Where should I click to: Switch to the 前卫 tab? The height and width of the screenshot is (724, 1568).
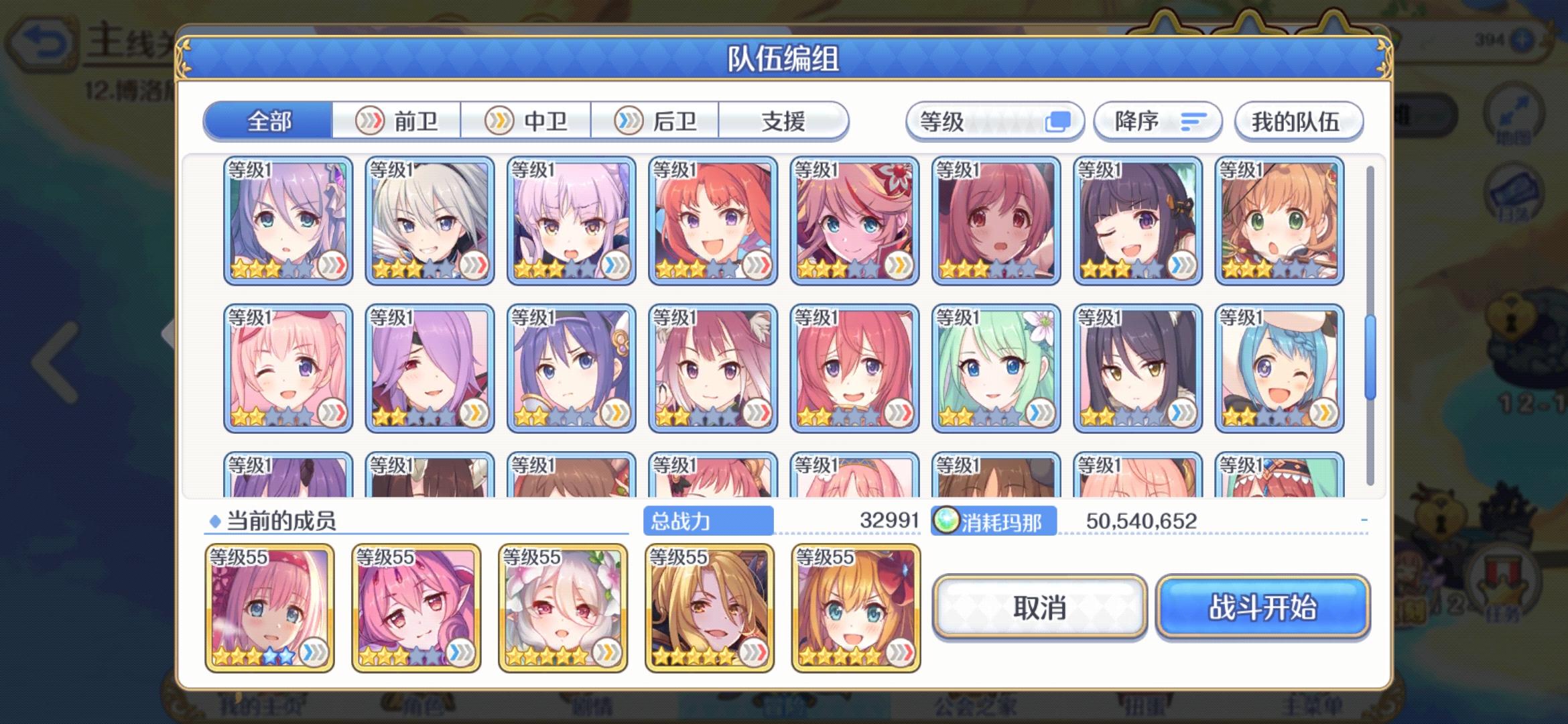[397, 121]
